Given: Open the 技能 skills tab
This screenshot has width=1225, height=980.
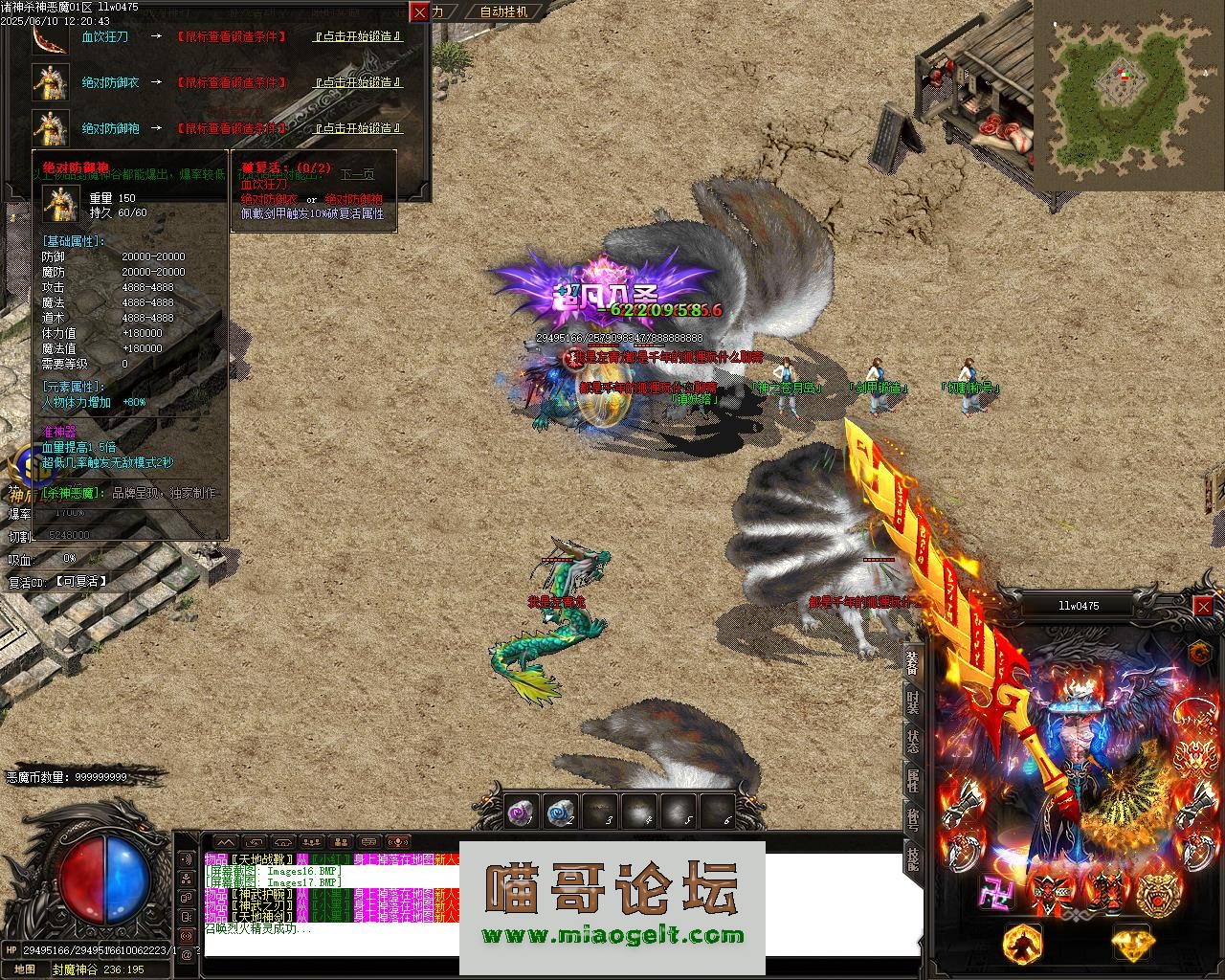Looking at the screenshot, I should (913, 858).
